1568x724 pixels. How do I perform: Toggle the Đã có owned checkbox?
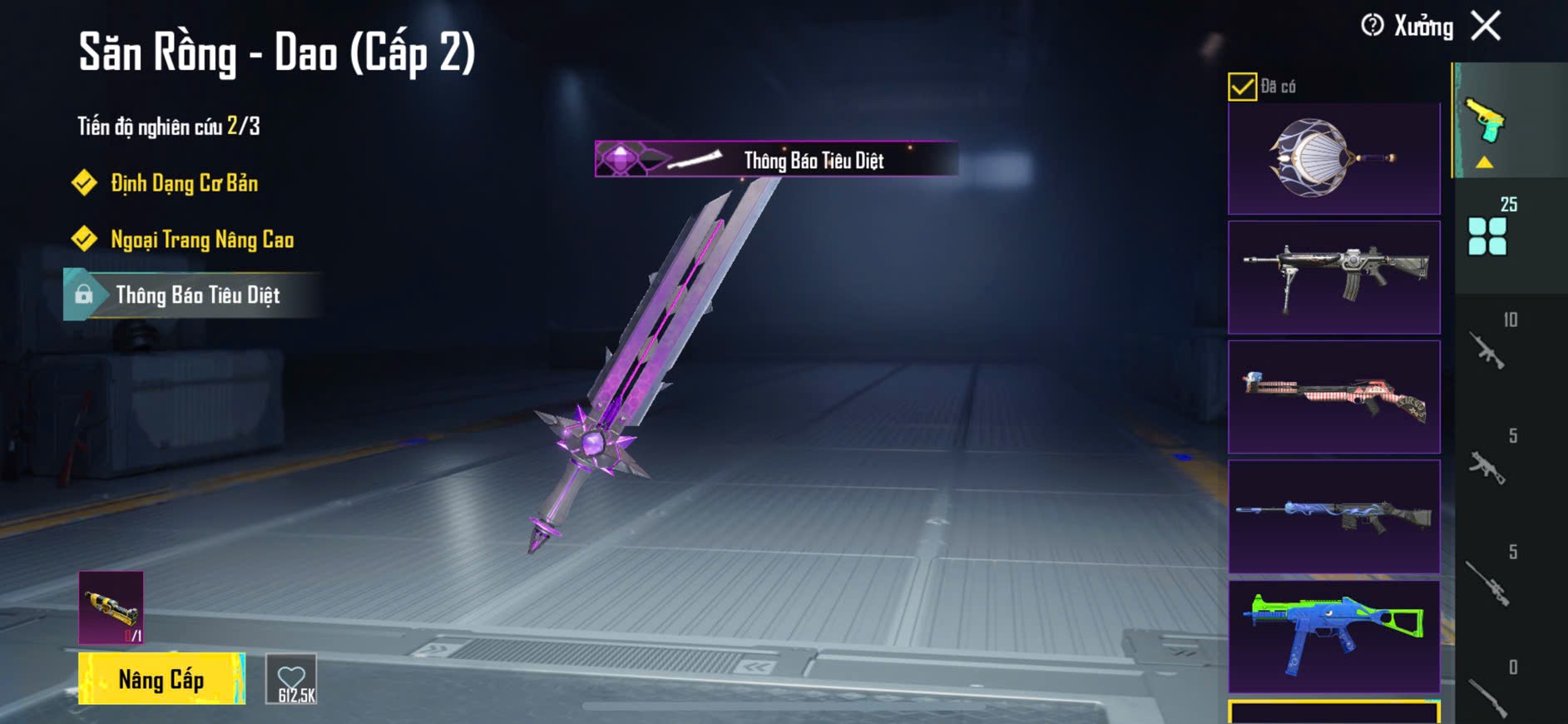point(1242,87)
